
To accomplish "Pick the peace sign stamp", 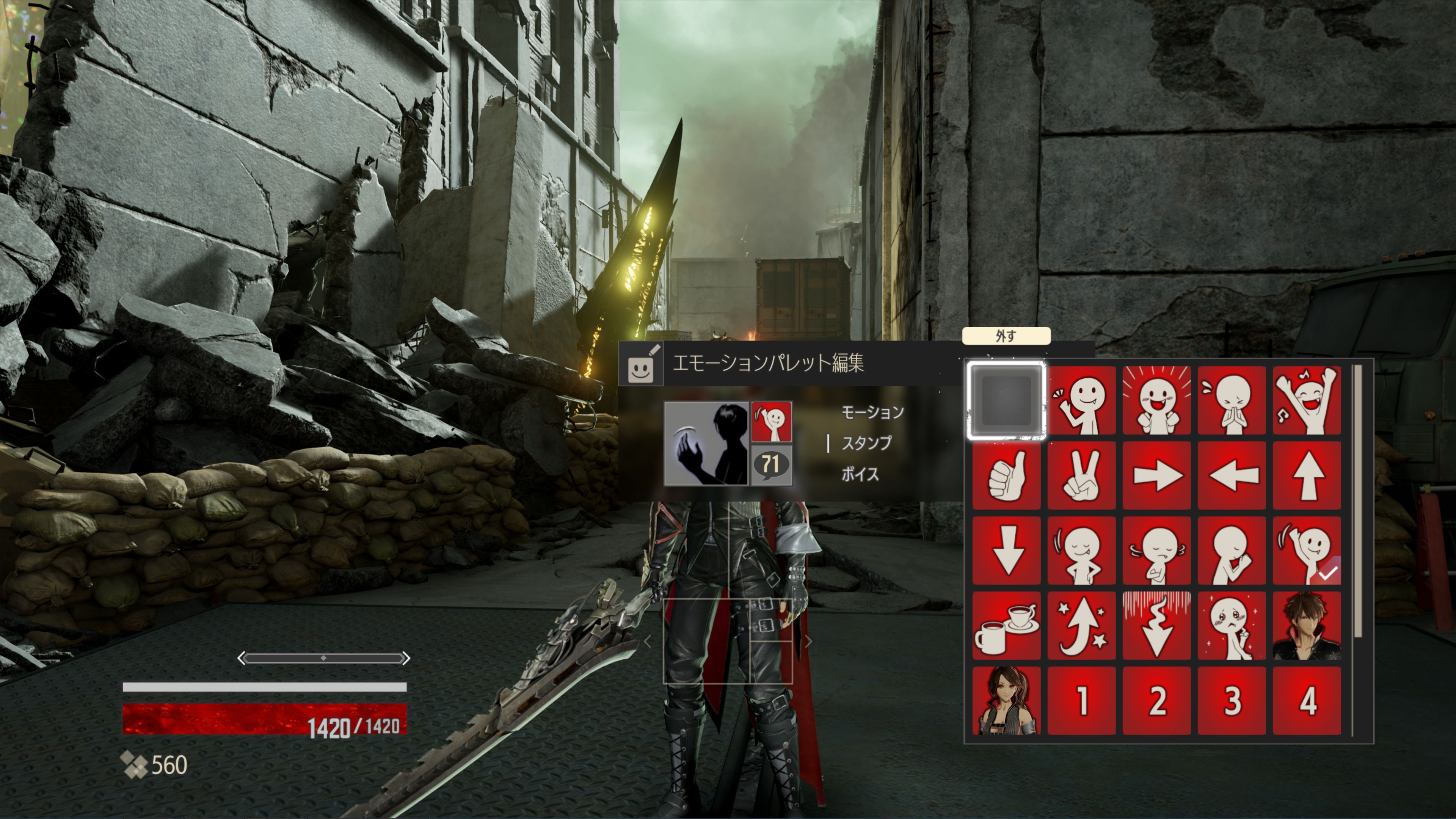I will click(1083, 476).
